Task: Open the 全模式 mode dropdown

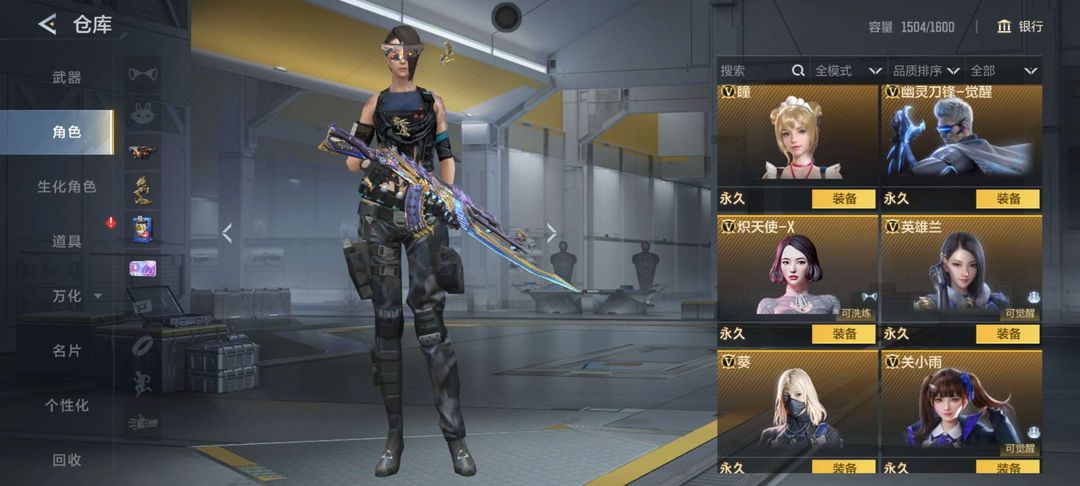Action: (848, 71)
